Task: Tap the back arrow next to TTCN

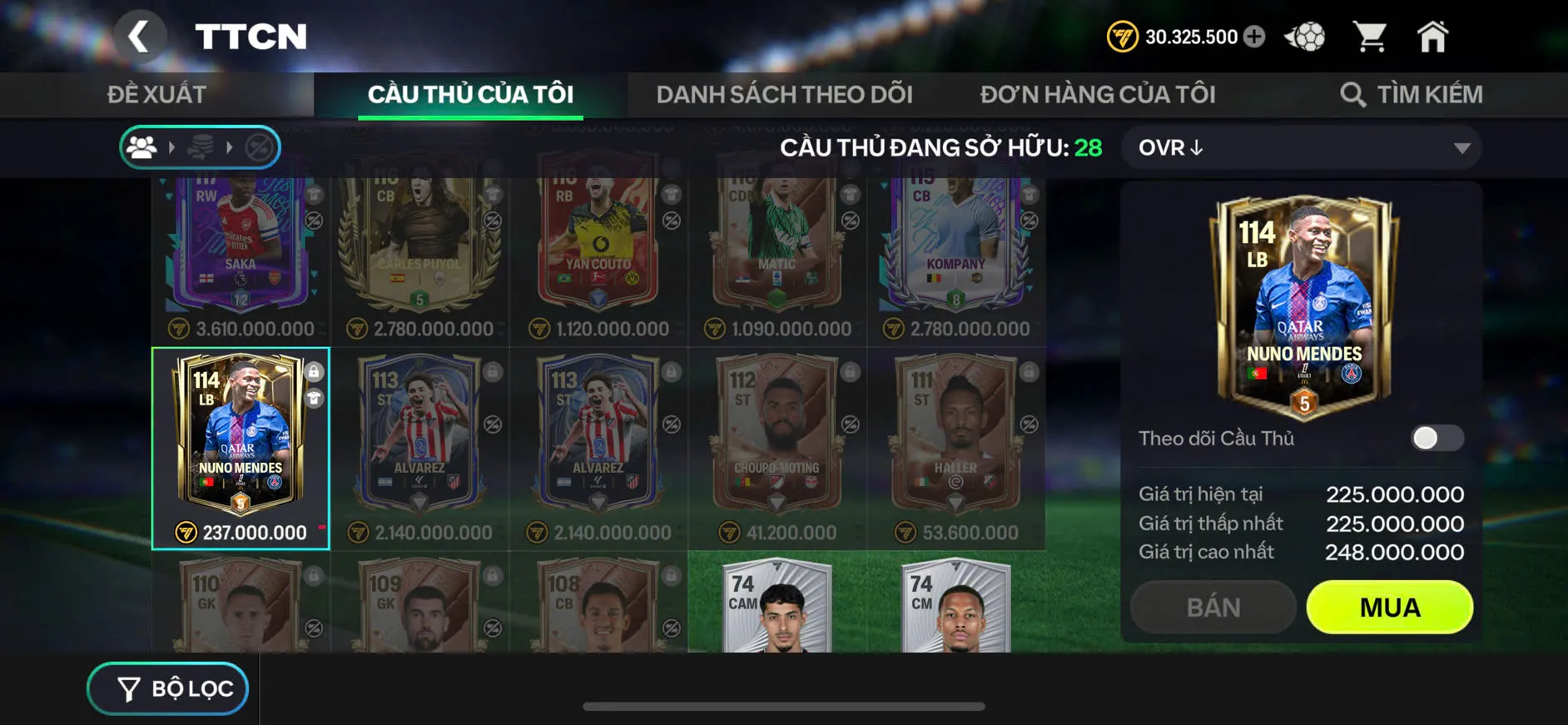Action: (x=141, y=36)
